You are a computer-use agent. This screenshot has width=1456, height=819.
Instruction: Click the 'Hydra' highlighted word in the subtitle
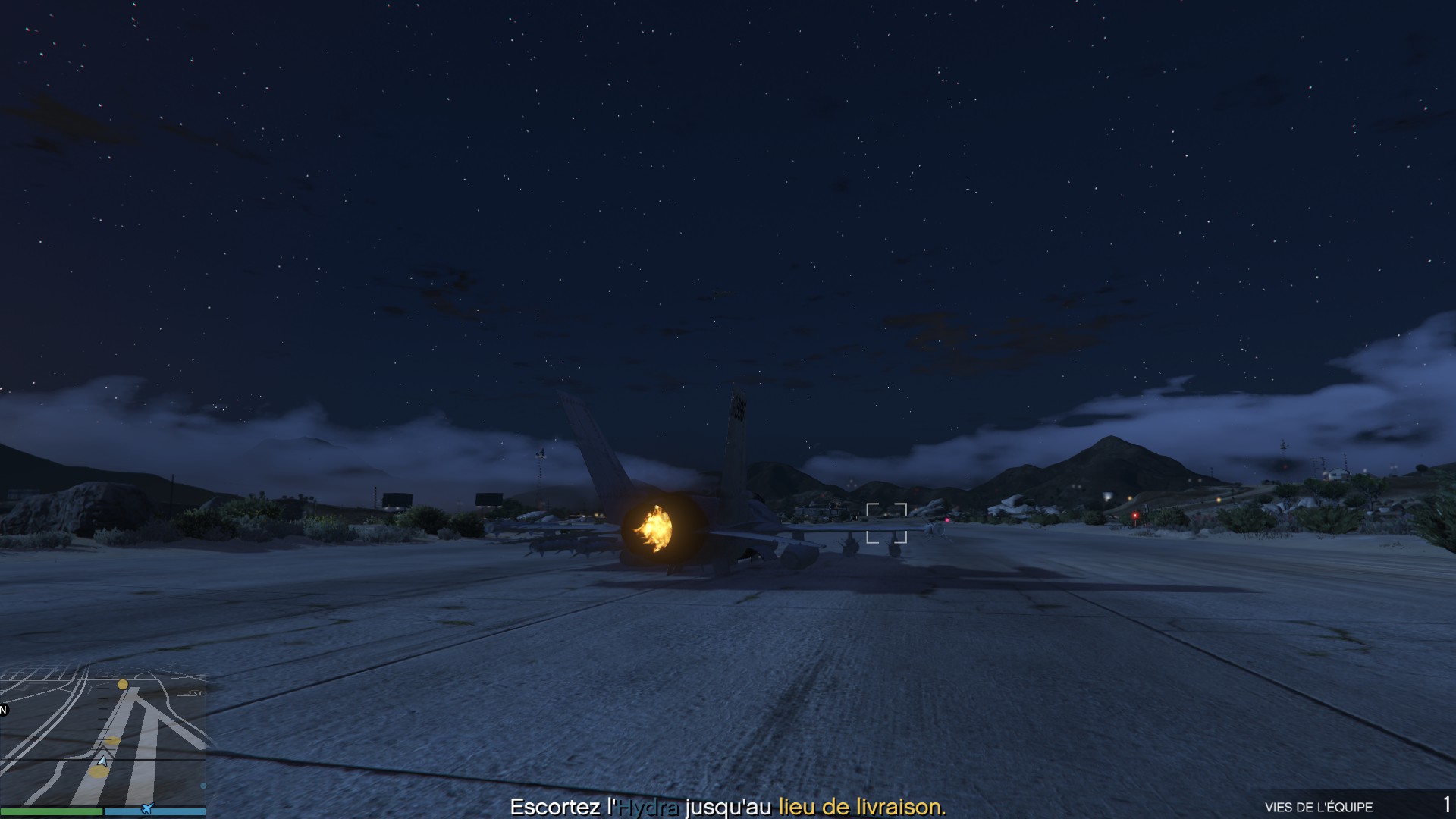[x=648, y=808]
